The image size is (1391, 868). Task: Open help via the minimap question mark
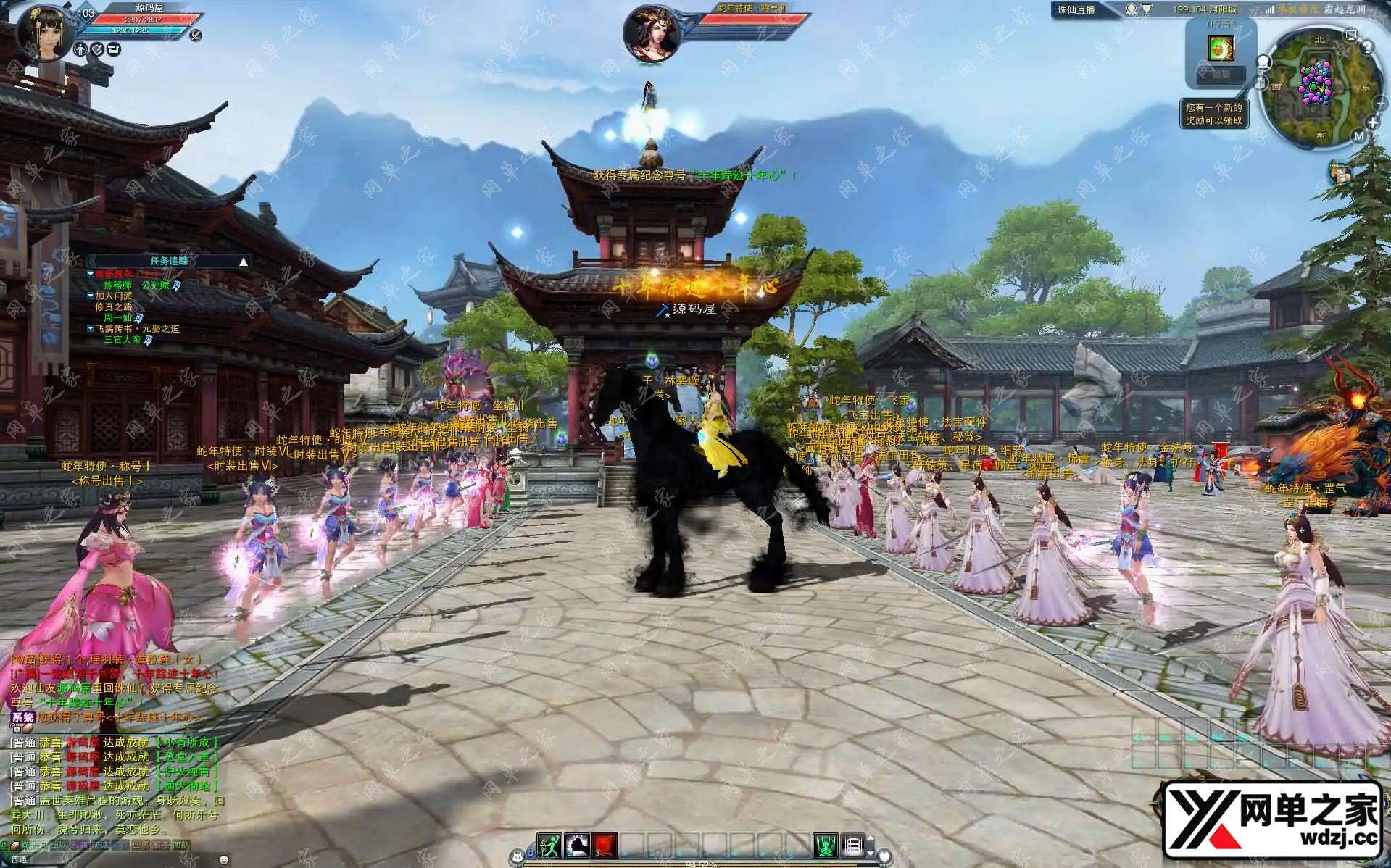pos(1367,48)
